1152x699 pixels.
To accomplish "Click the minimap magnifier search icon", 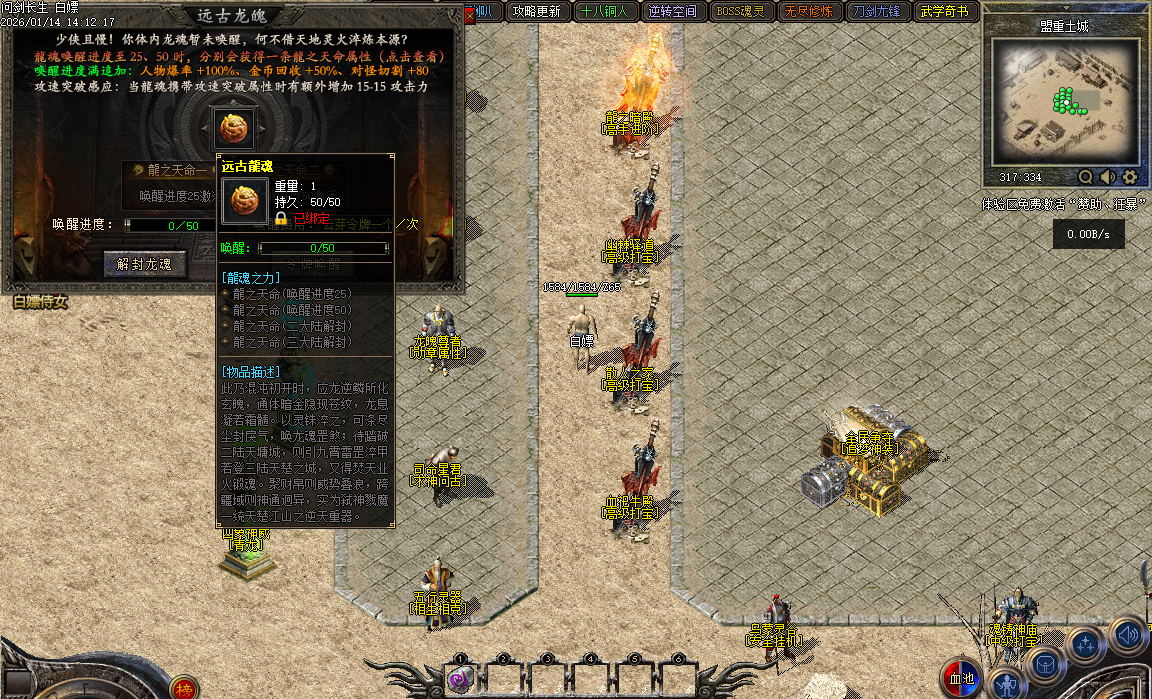I will point(1086,177).
